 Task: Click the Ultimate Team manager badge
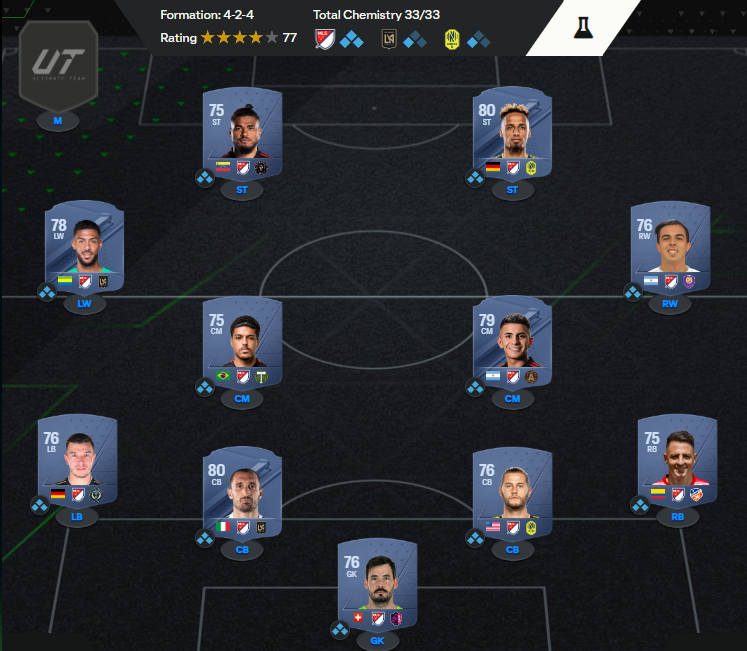[58, 68]
